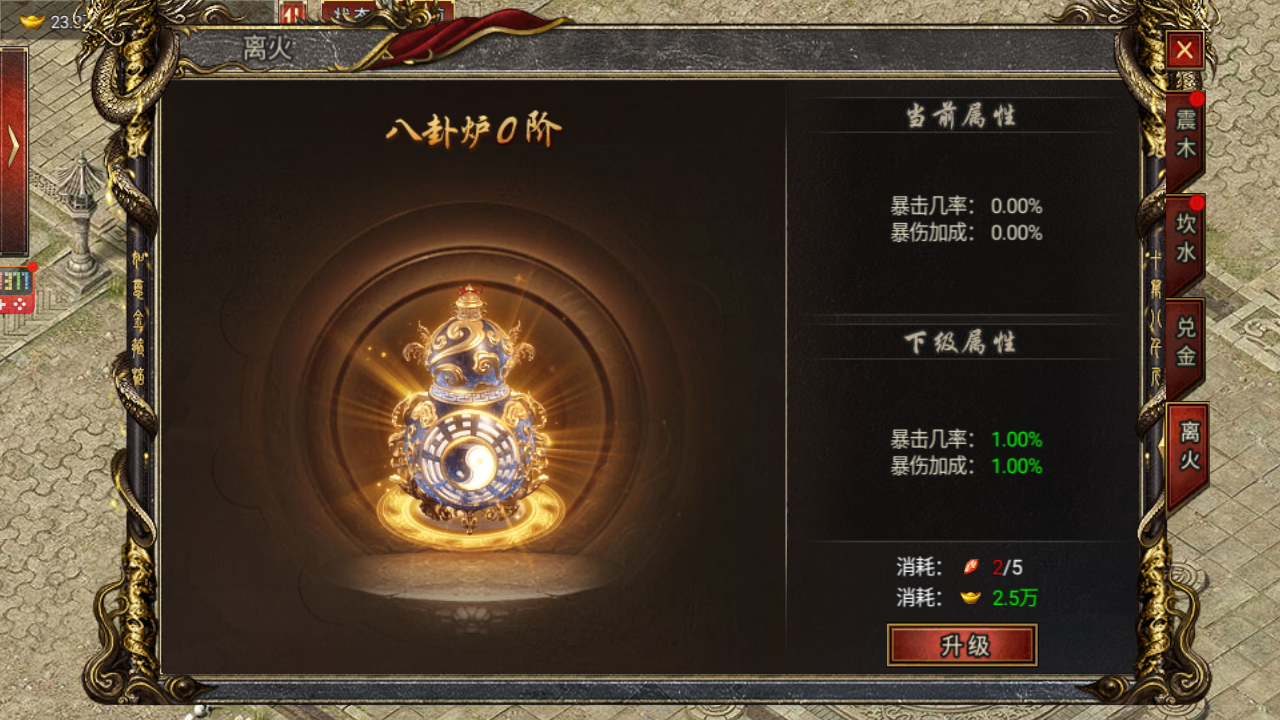Click the red event icon at top of screen
1280x720 pixels.
(x=293, y=10)
